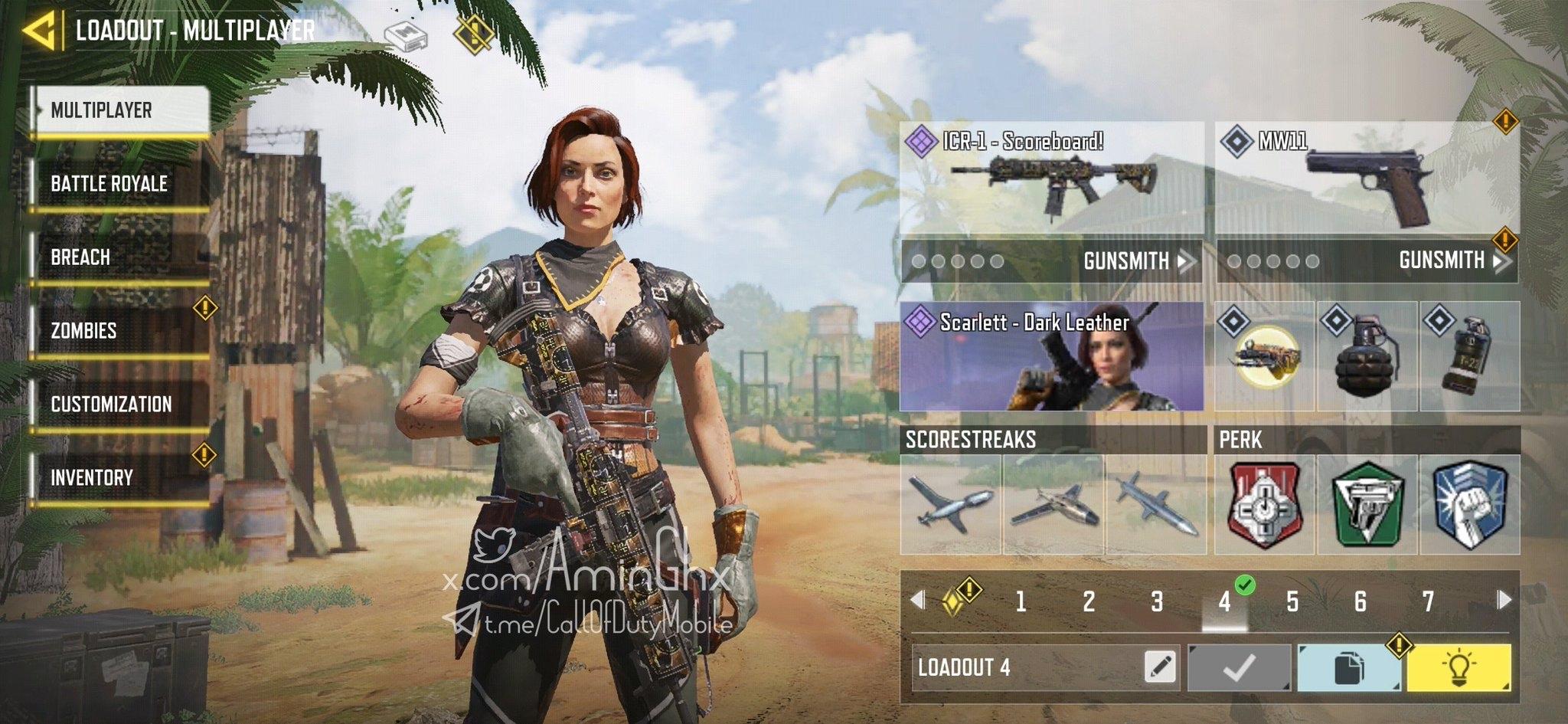Screen dimensions: 1568x724
Task: Open the Customization menu
Action: point(119,405)
